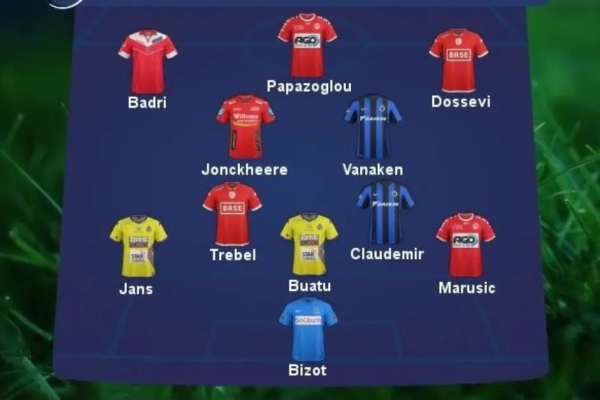600x400 pixels.
Task: Click Vanaken's blue-black striped shirt
Action: pos(373,127)
